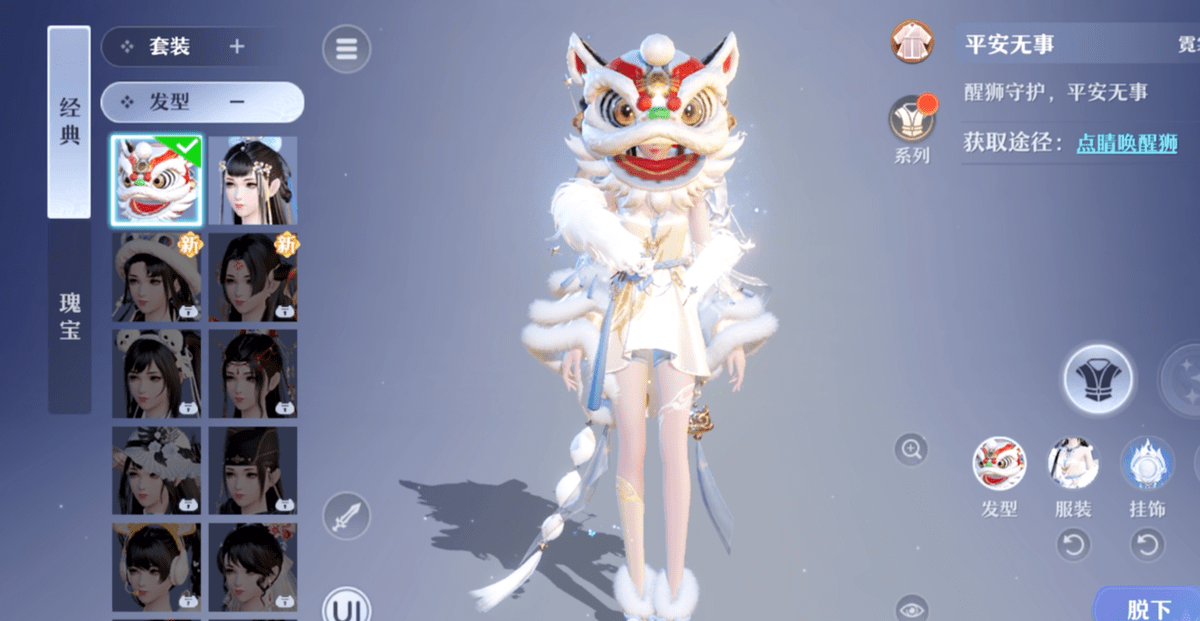Screen dimensions: 1200x621
Task: Select the equipped 发型 slot
Action: [999, 465]
